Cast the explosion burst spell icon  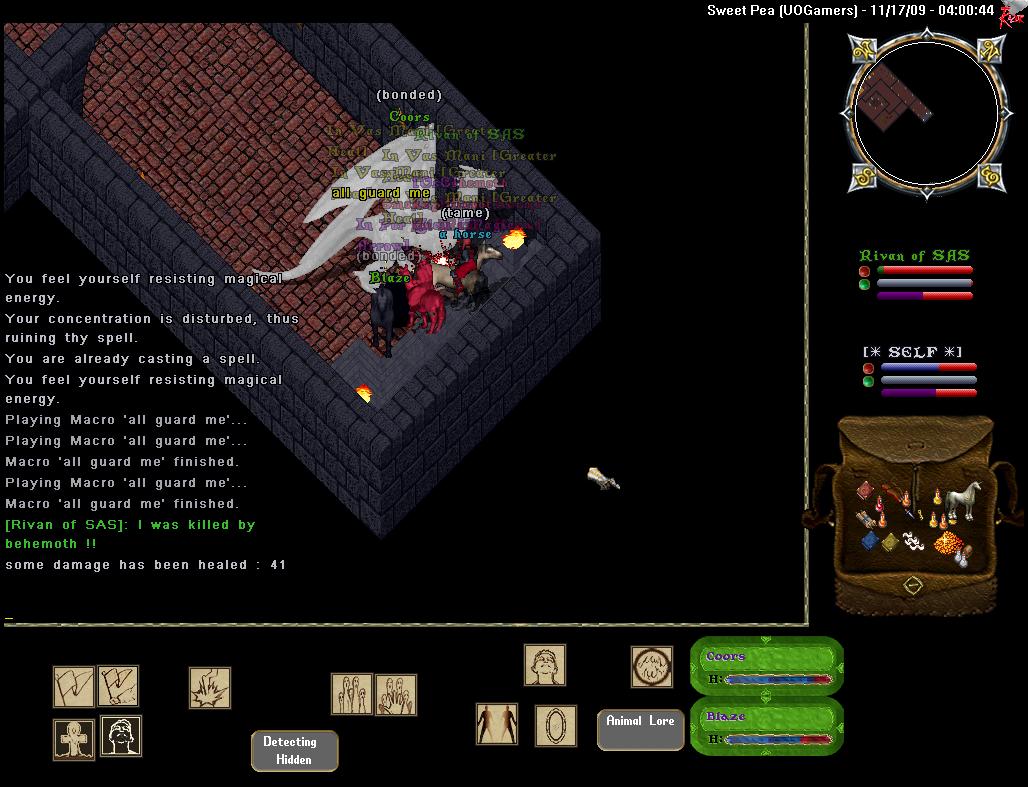coord(210,687)
